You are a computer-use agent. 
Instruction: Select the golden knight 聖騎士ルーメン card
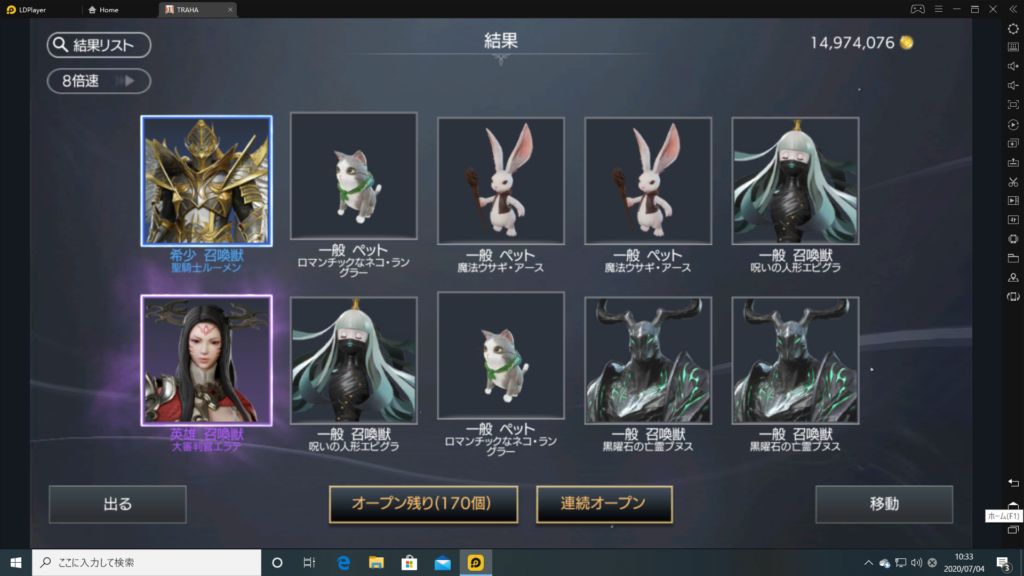(206, 181)
